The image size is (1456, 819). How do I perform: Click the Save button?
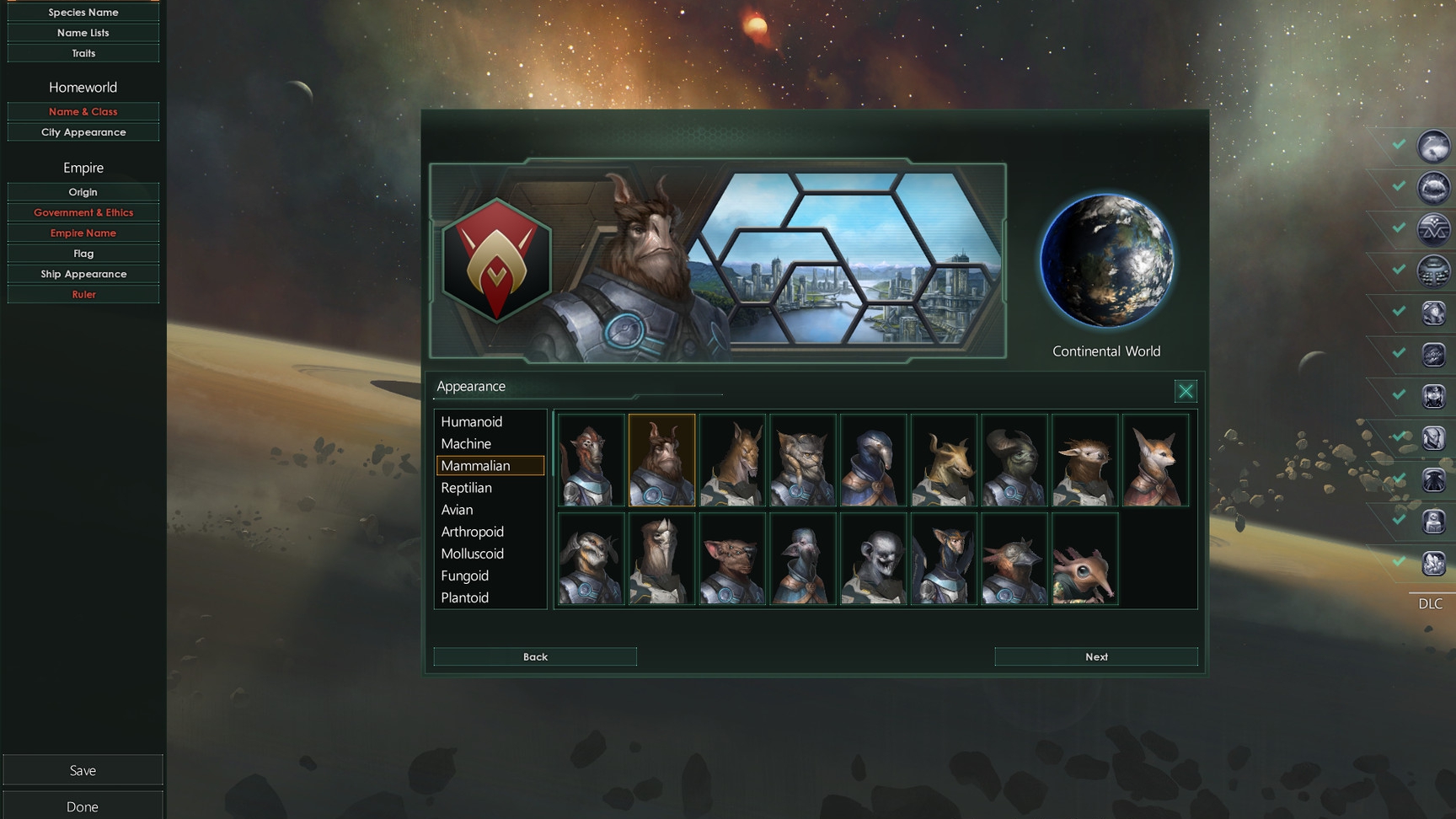(x=83, y=769)
